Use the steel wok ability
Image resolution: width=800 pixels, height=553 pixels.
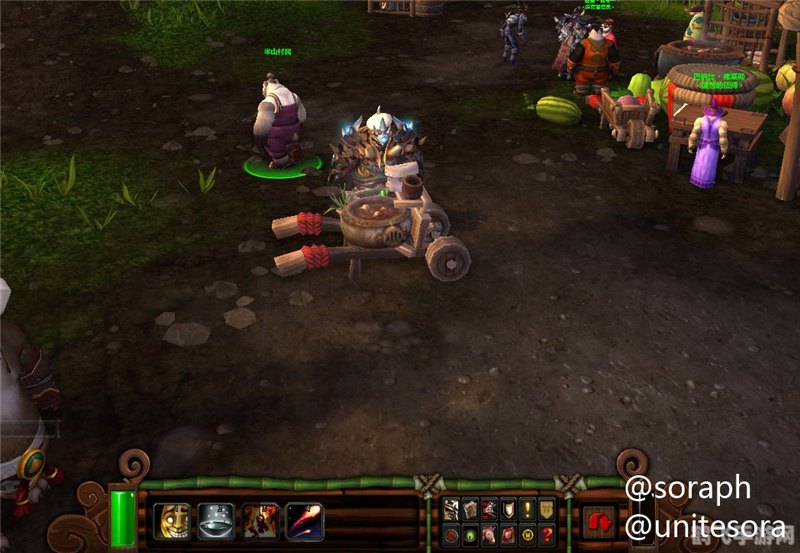click(x=216, y=520)
